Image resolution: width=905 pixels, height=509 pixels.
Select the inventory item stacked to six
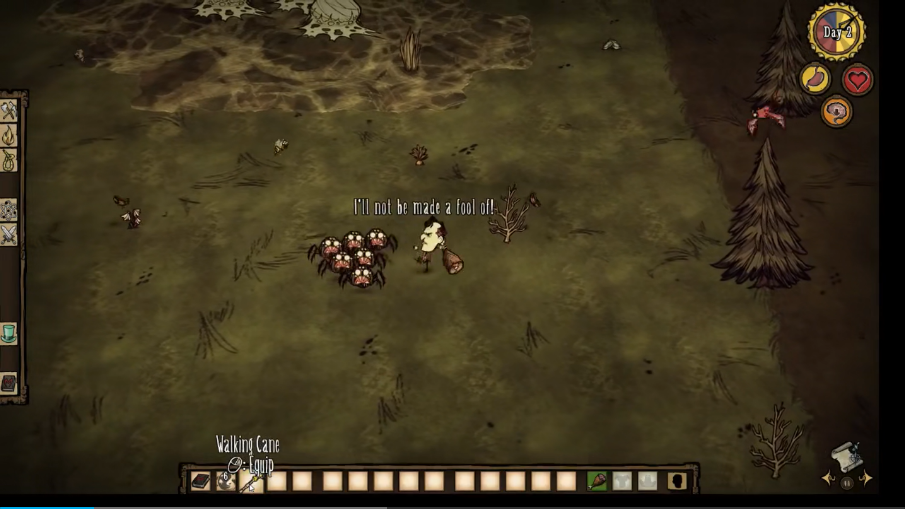[x=226, y=481]
